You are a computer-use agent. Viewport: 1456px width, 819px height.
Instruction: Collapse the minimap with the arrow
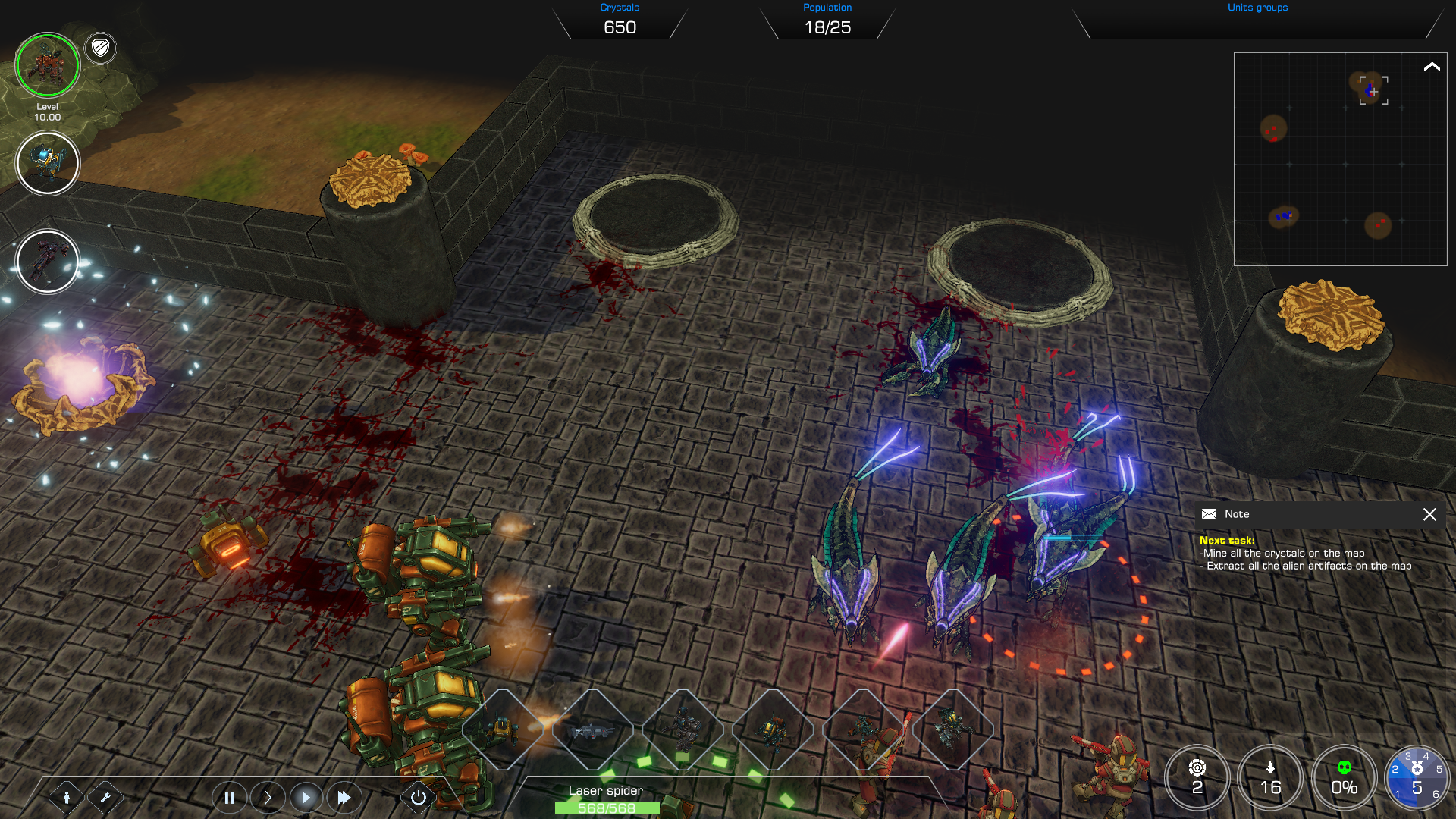(x=1431, y=67)
